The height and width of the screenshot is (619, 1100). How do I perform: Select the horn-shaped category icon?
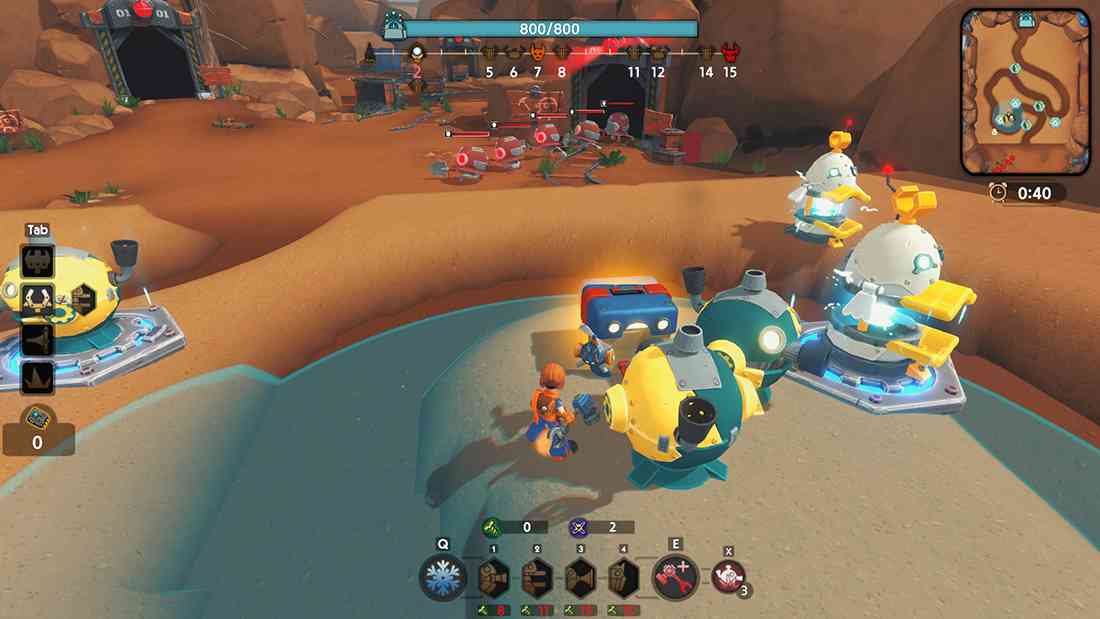38,338
